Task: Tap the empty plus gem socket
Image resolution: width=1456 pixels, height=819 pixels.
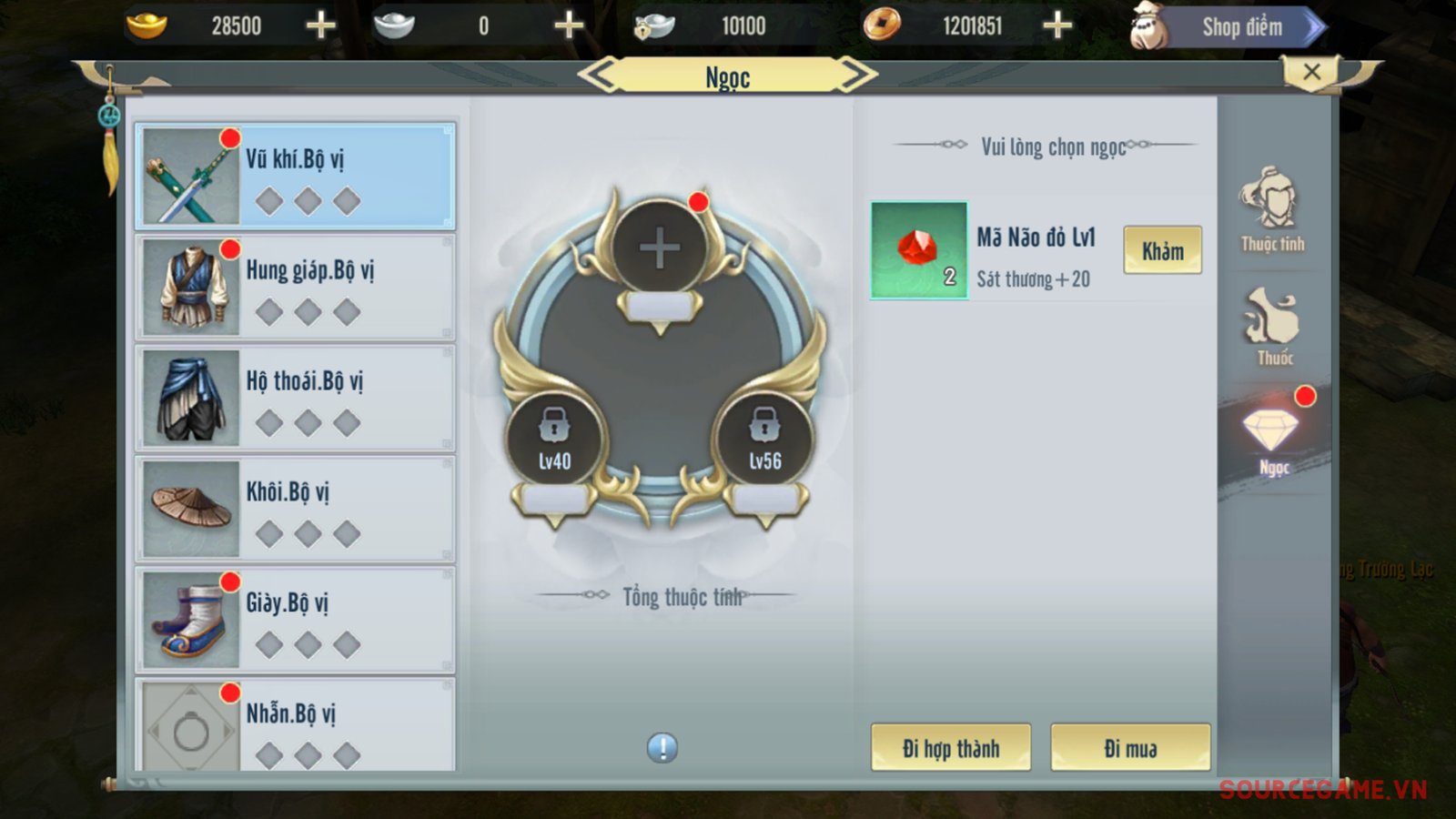Action: pos(660,248)
